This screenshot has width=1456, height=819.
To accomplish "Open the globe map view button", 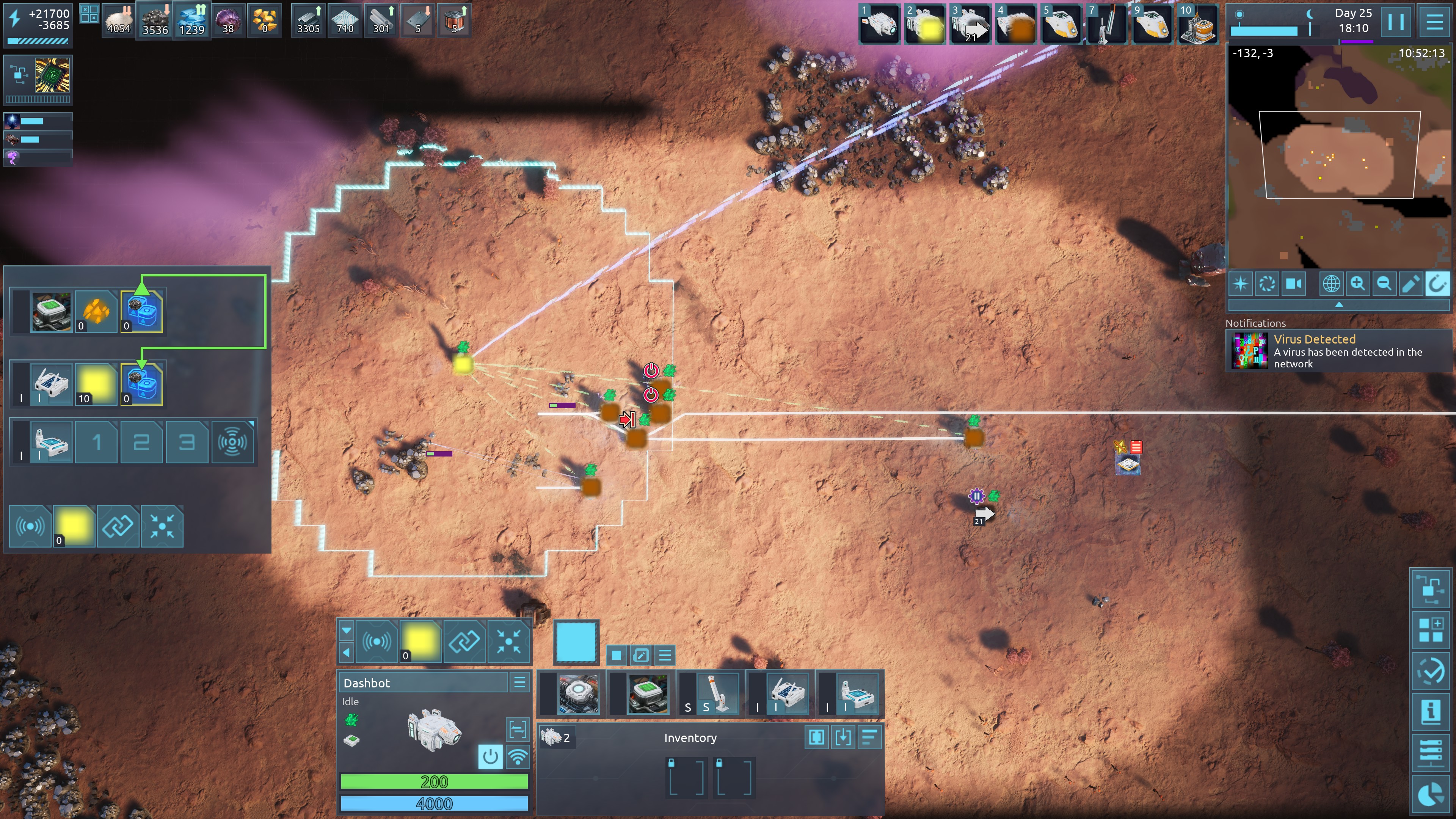I will [x=1330, y=283].
